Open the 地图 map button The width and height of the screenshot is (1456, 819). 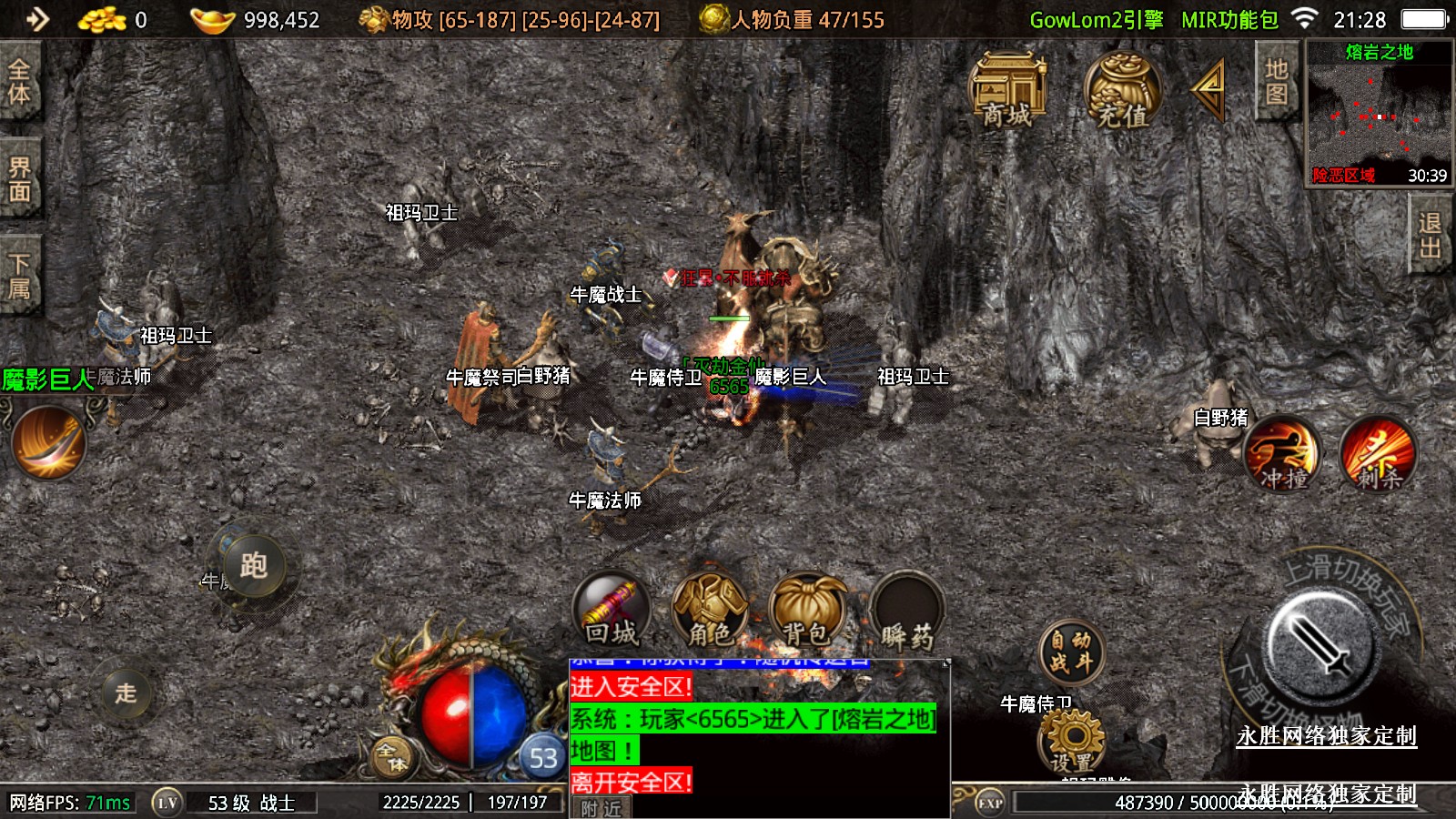point(1276,82)
